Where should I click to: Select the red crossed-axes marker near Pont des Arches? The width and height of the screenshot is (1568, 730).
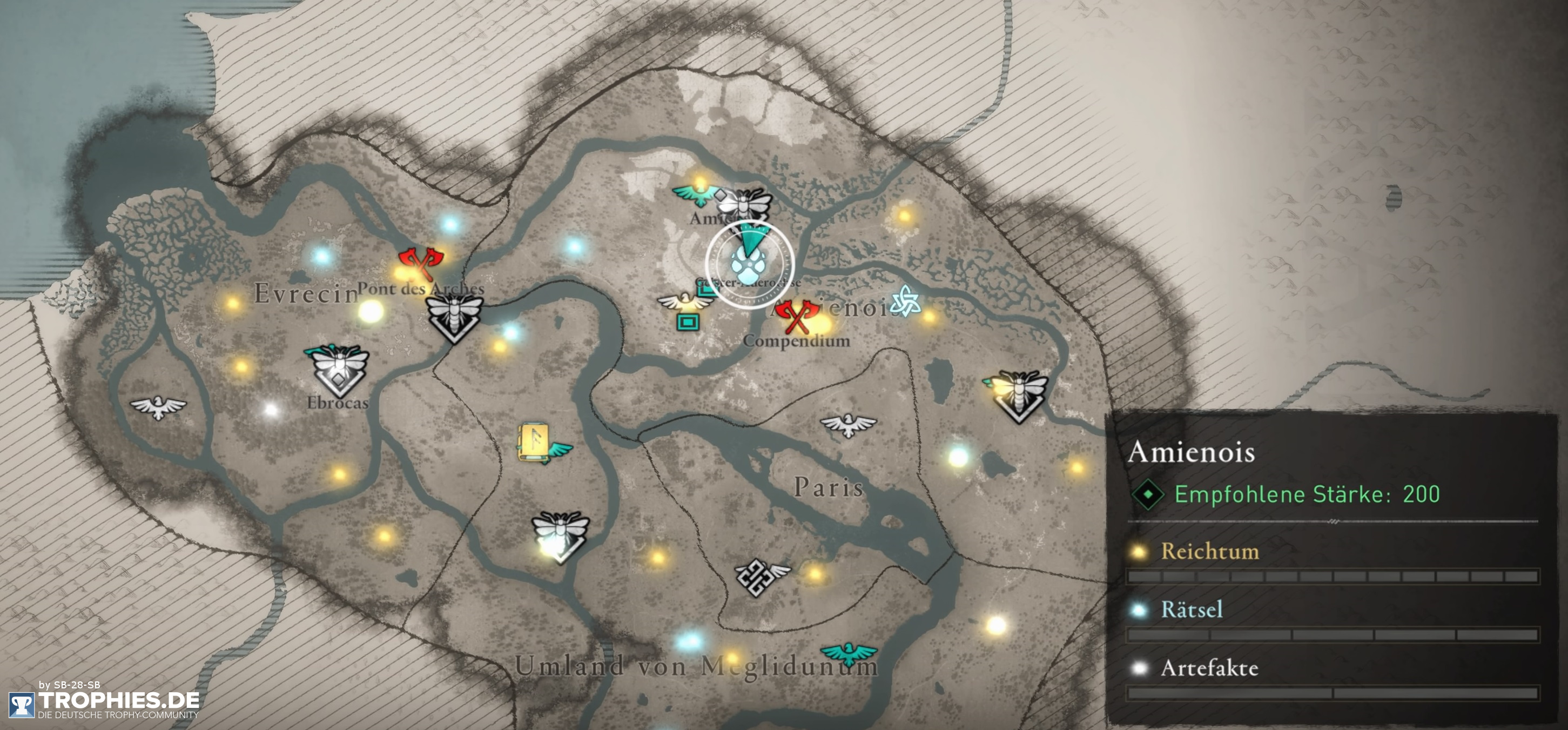click(421, 263)
